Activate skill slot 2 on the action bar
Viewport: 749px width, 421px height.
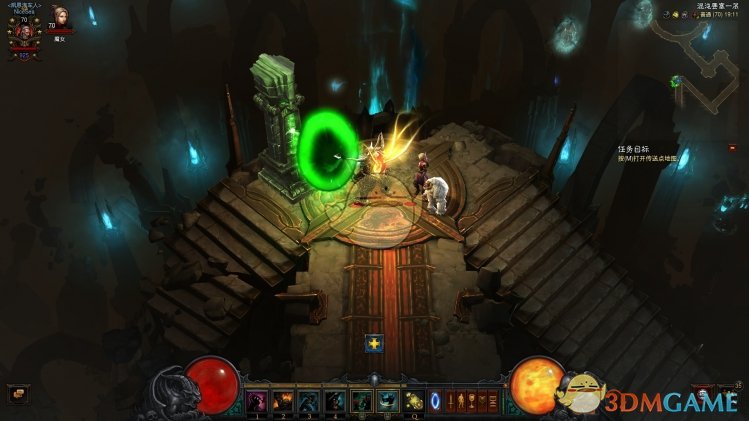[x=283, y=401]
